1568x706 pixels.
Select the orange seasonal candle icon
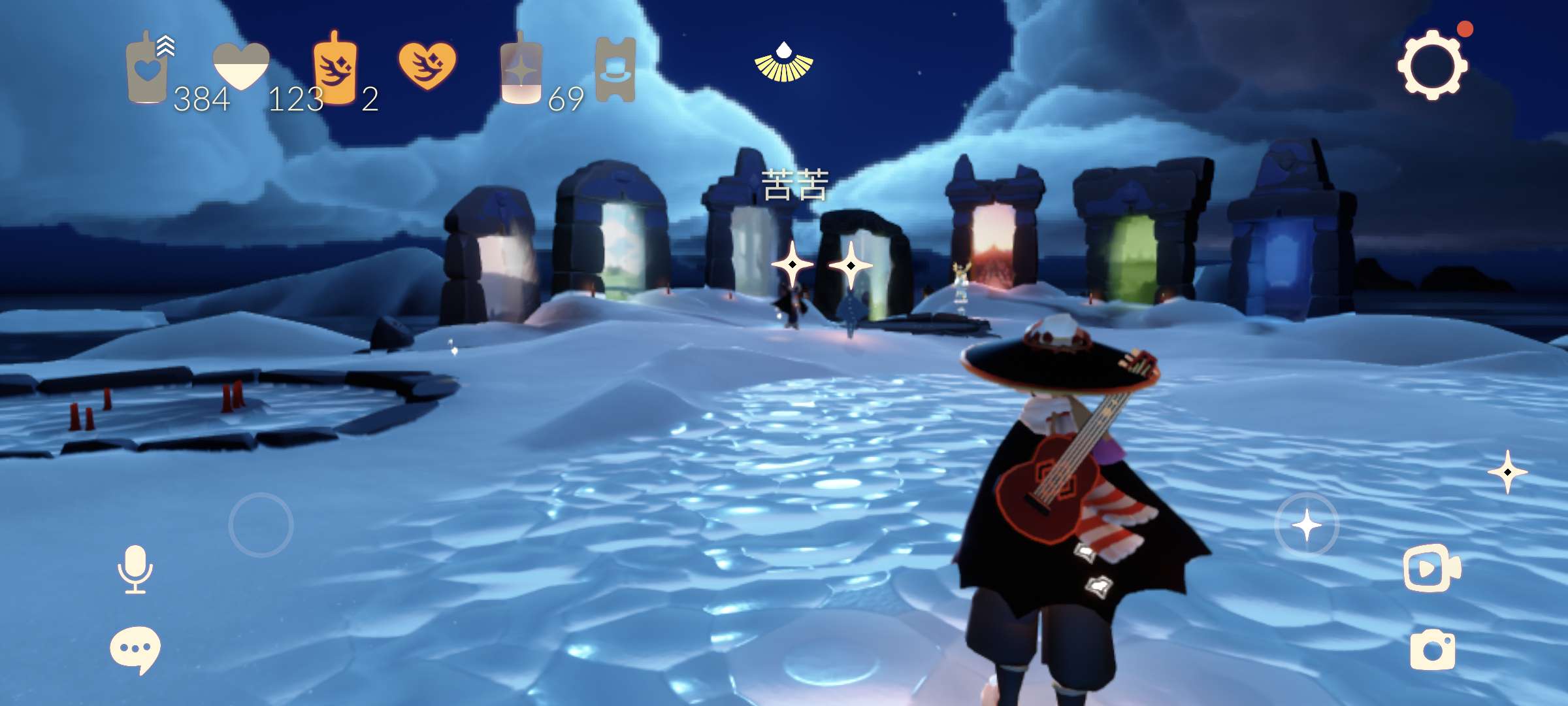(x=335, y=69)
